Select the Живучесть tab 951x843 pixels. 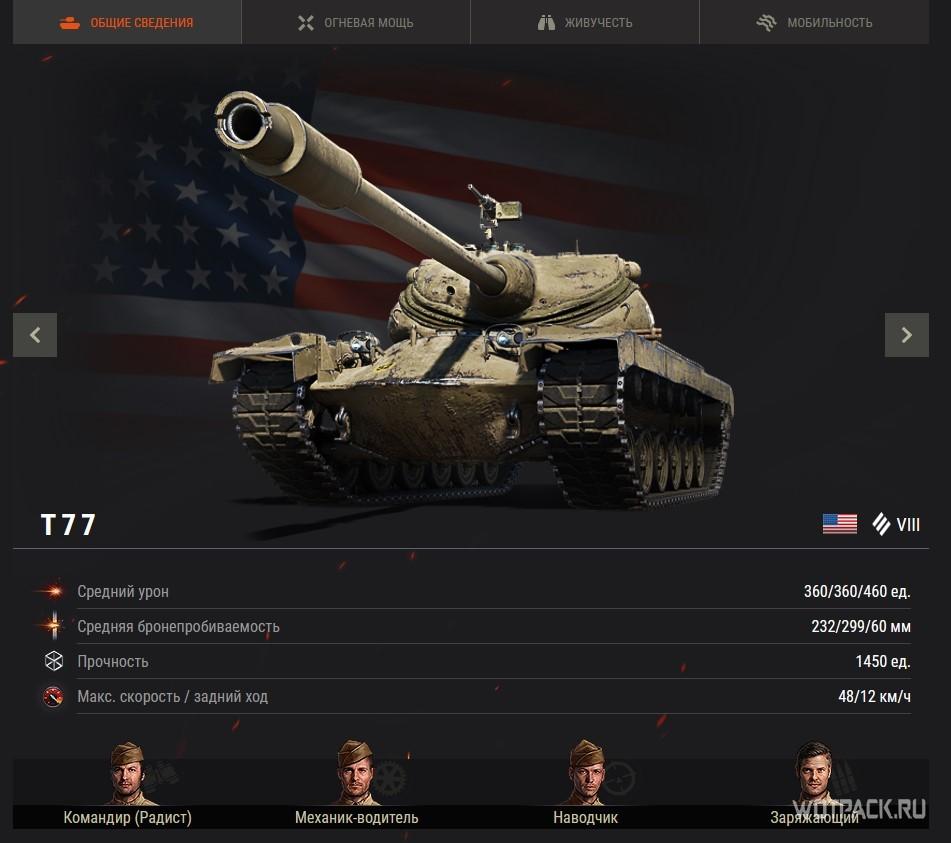pyautogui.click(x=585, y=22)
